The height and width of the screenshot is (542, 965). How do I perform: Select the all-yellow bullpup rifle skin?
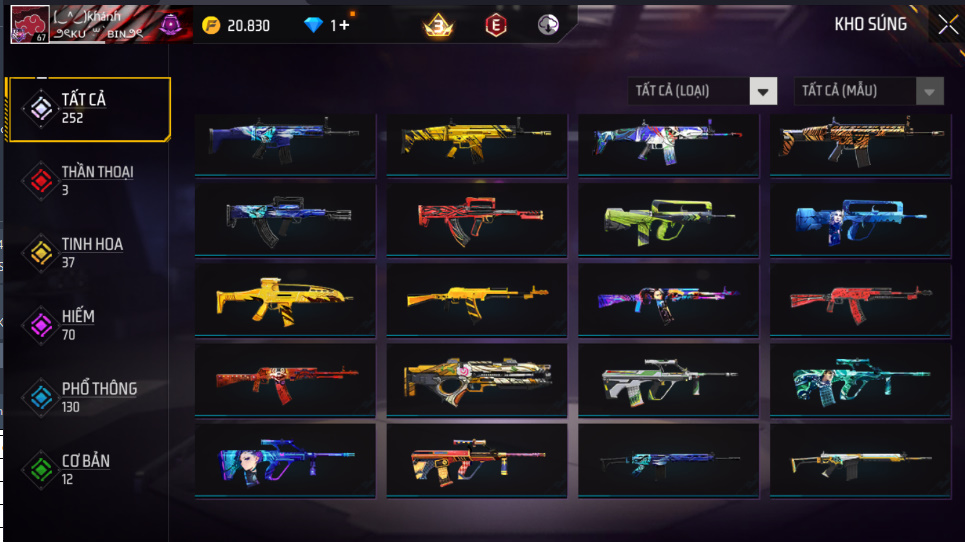click(284, 296)
